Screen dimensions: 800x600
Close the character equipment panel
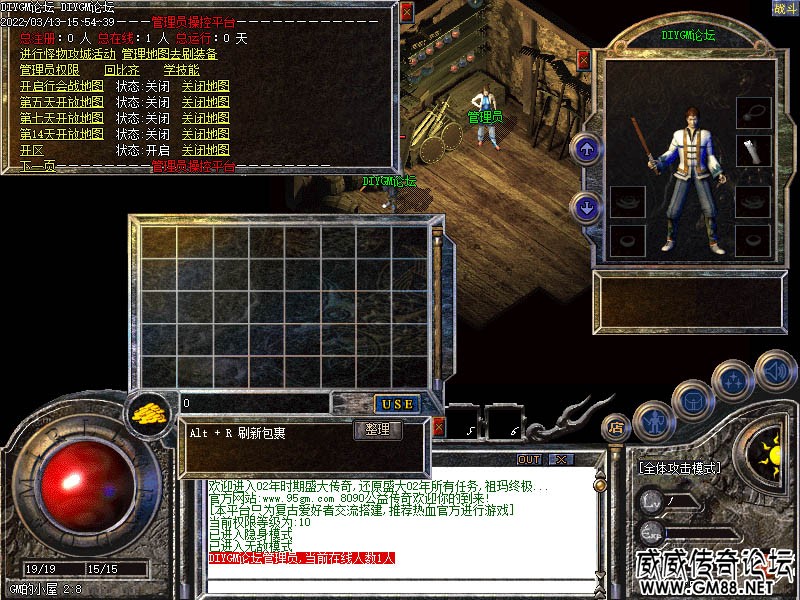click(x=584, y=61)
